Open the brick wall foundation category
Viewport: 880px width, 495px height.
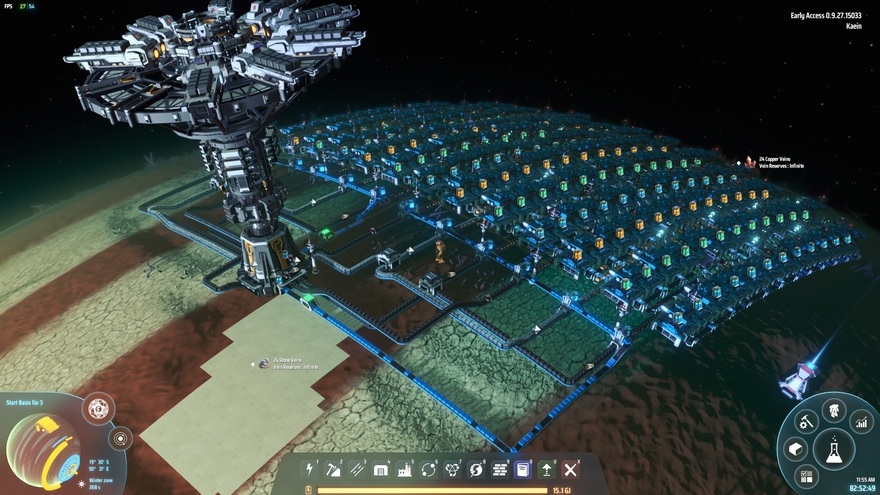(x=500, y=469)
